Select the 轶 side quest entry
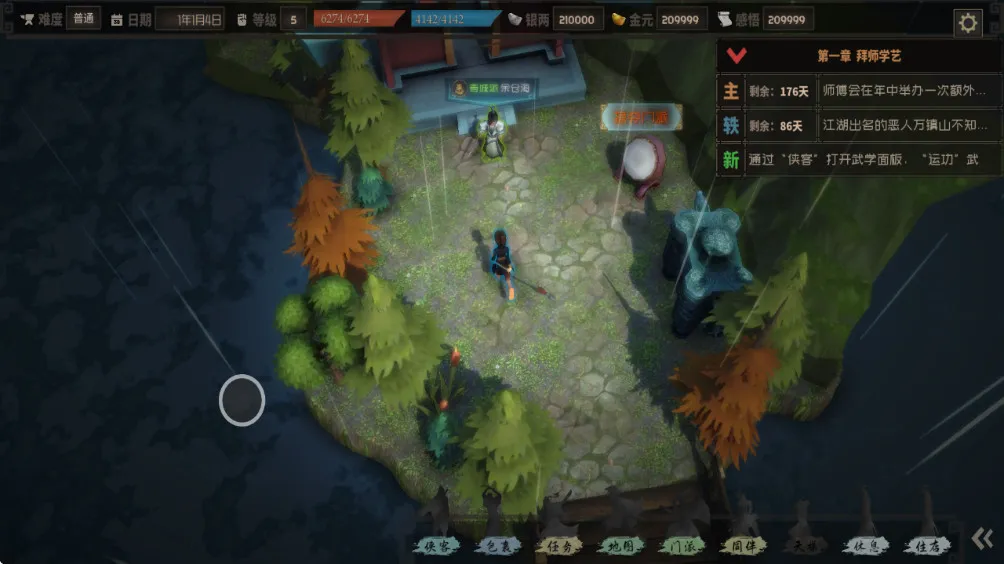This screenshot has width=1004, height=564. pyautogui.click(x=731, y=126)
